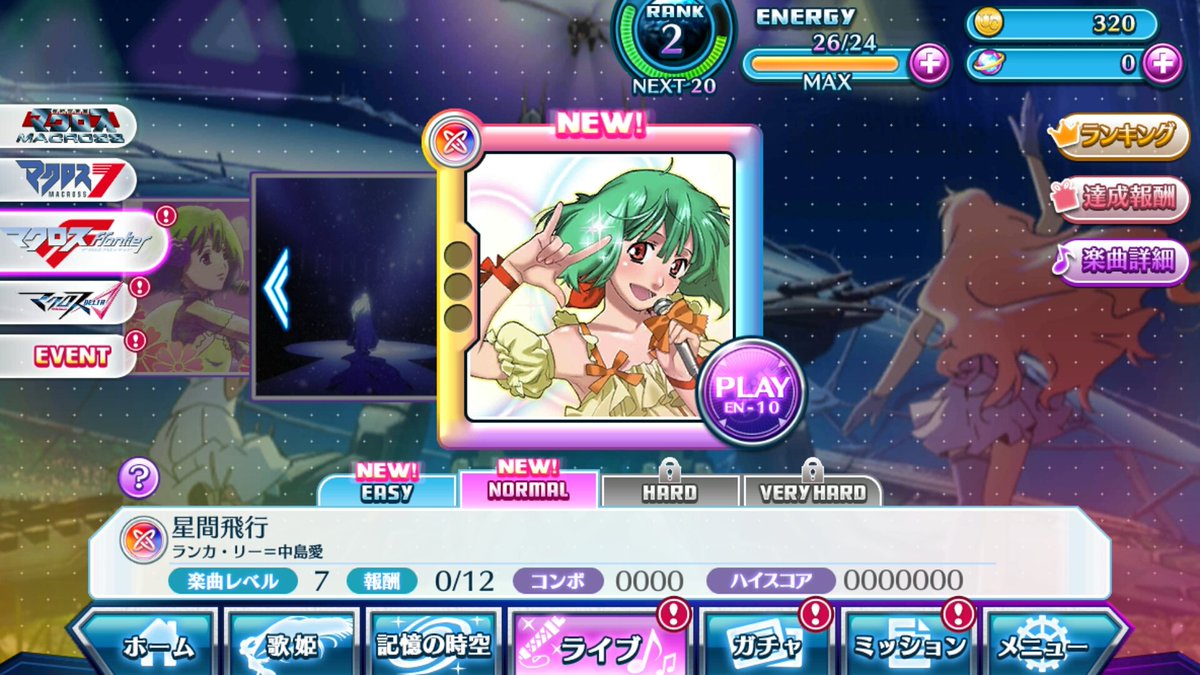Switch to the Macross 7 series category
This screenshot has width=1200, height=675.
tap(70, 180)
